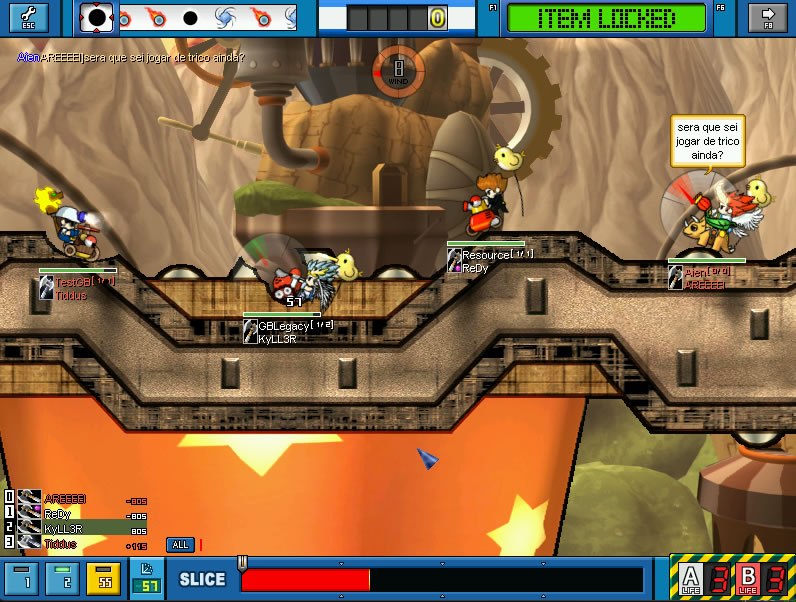Click the F8 arrow button
Screen dimensions: 796x602
(768, 17)
